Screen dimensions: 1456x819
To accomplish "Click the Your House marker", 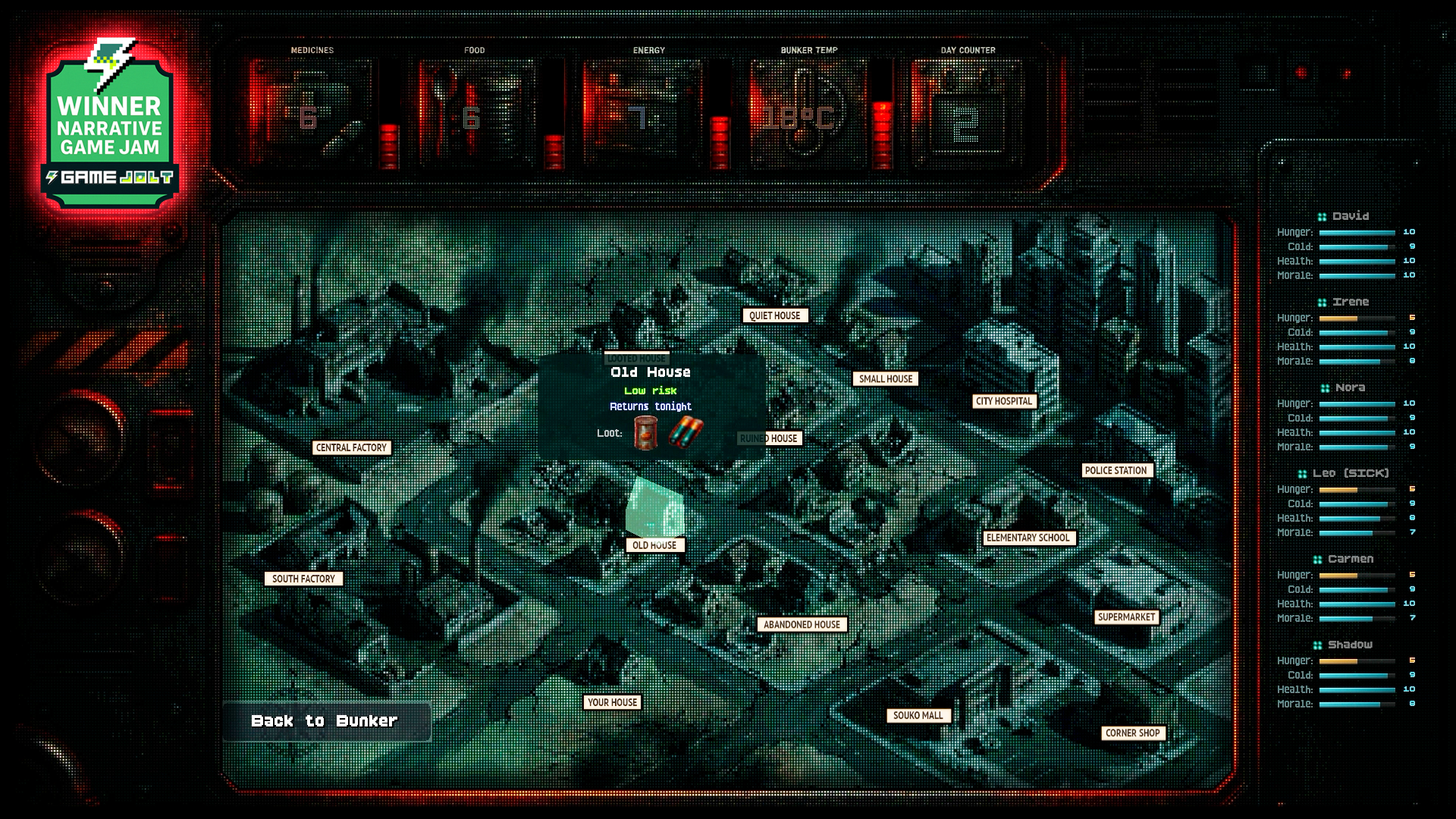I will (612, 702).
